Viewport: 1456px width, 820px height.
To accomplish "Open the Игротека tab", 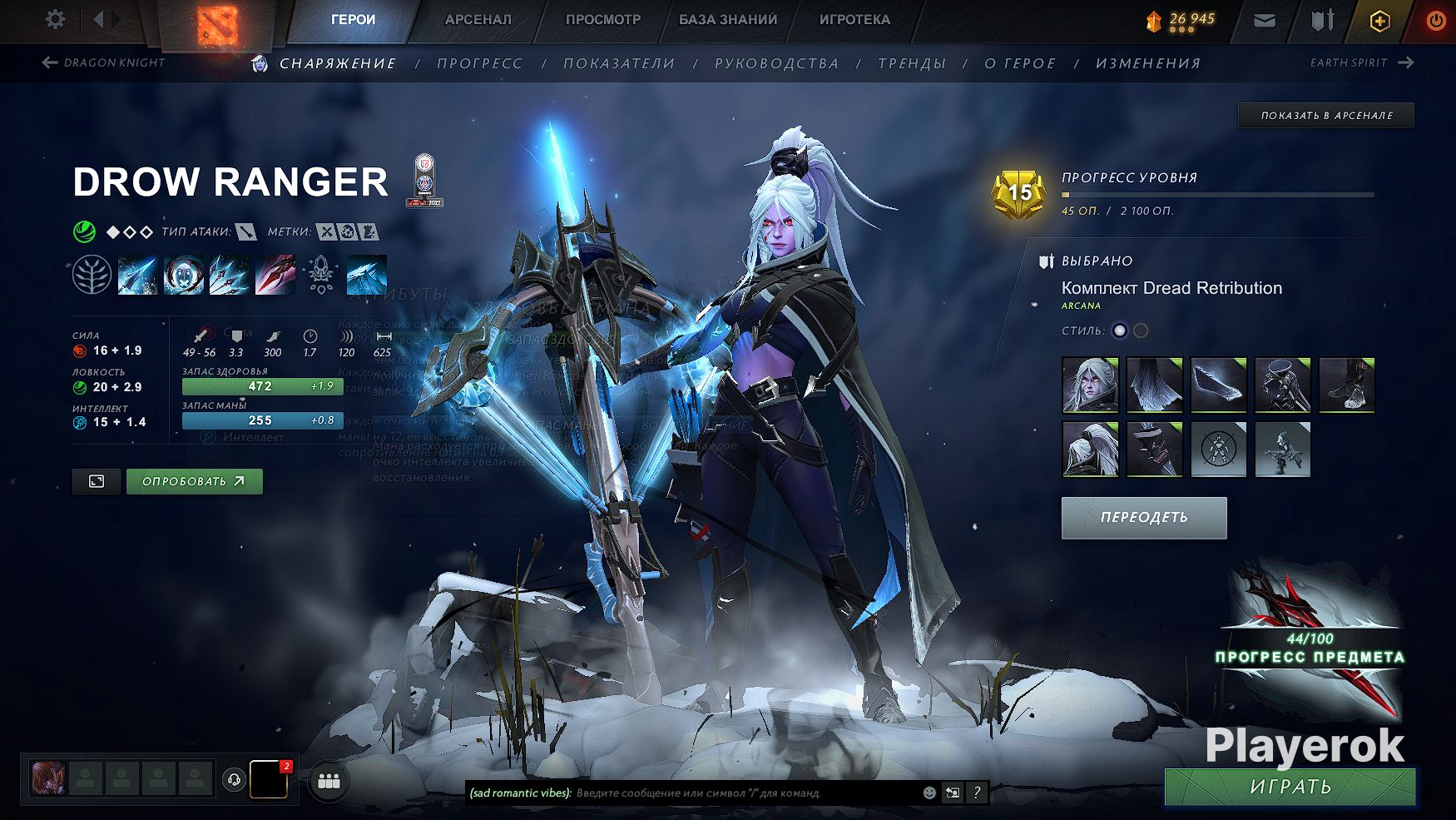I will 854,19.
